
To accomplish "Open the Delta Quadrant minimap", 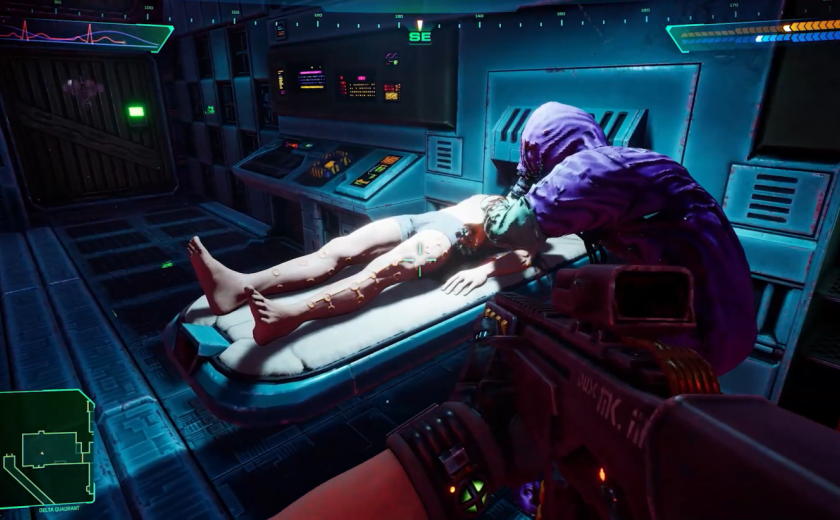I will (x=46, y=446).
